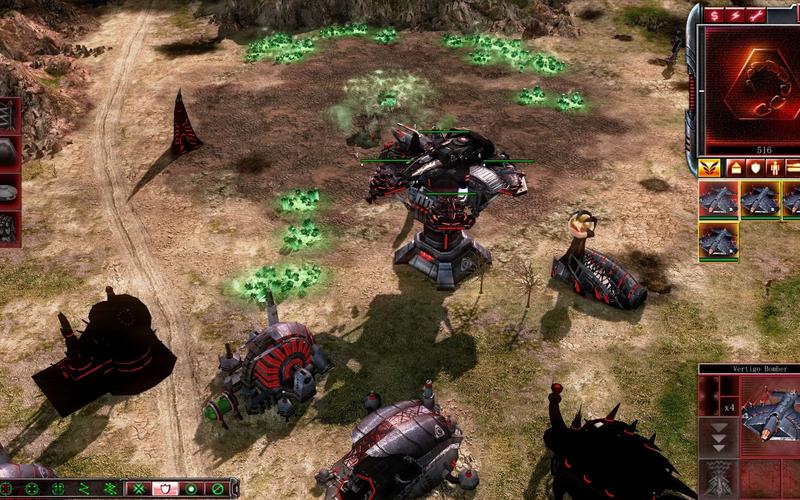
Task: Activate the wrench repair button
Action: click(x=757, y=15)
